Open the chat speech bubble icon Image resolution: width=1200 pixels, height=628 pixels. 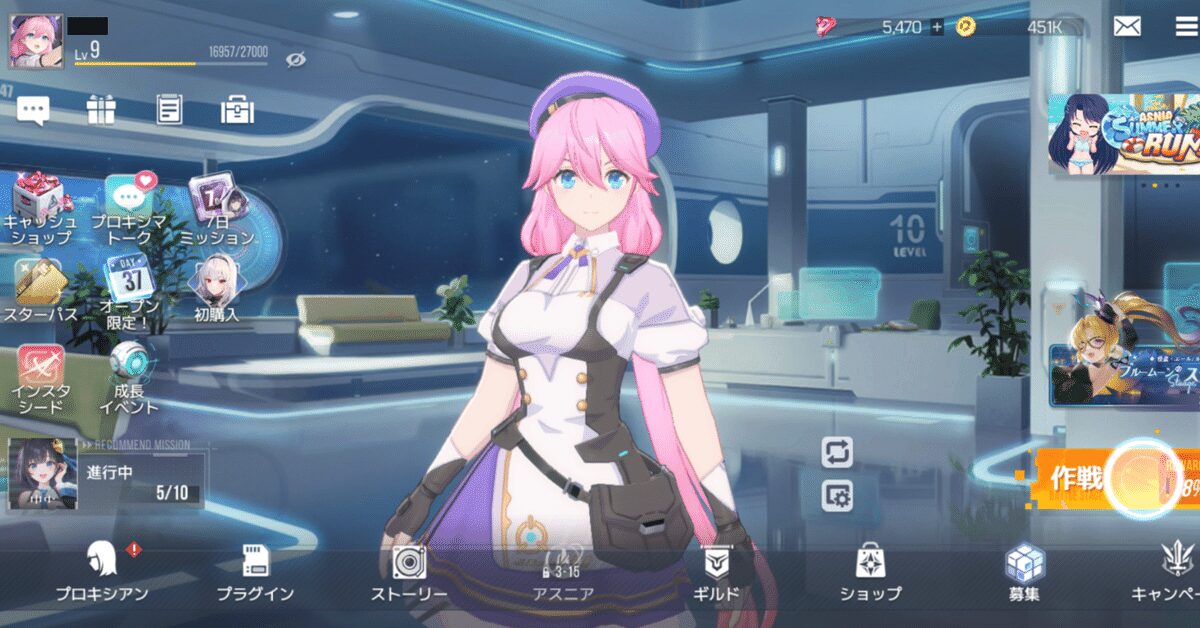(x=33, y=110)
